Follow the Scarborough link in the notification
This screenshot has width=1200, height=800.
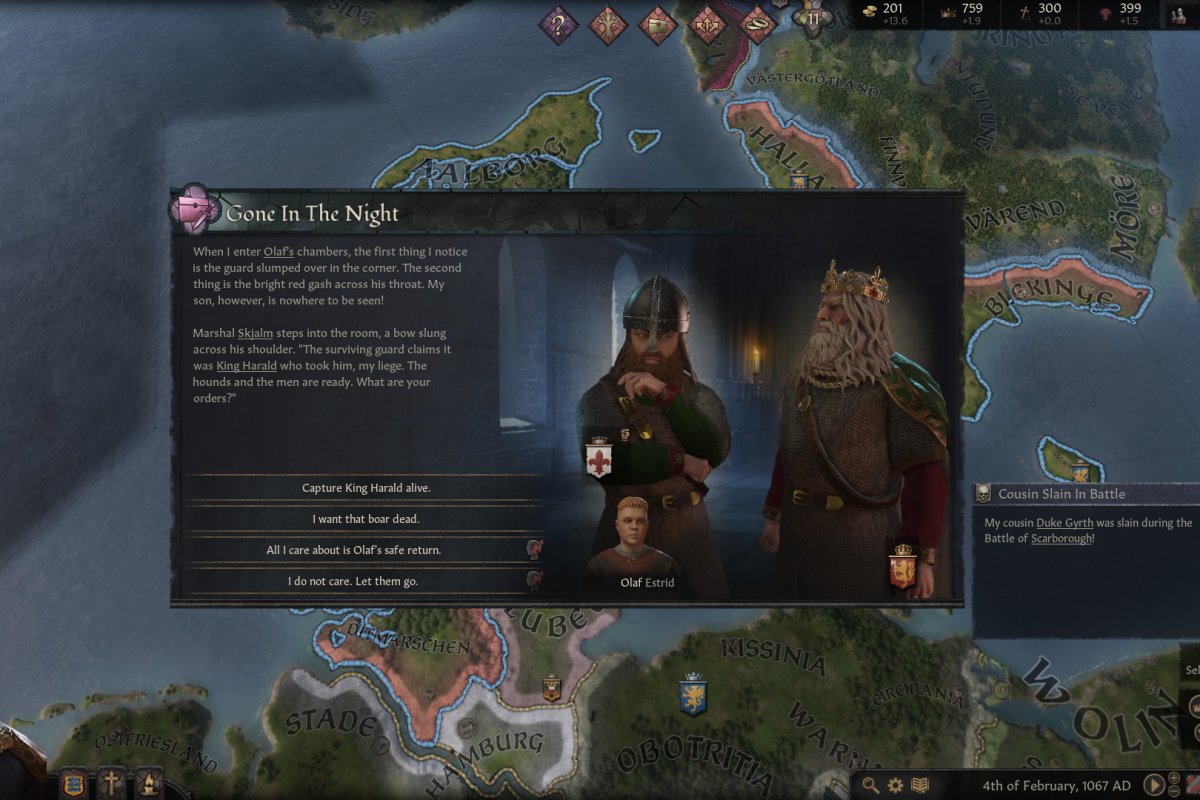[x=1062, y=538]
